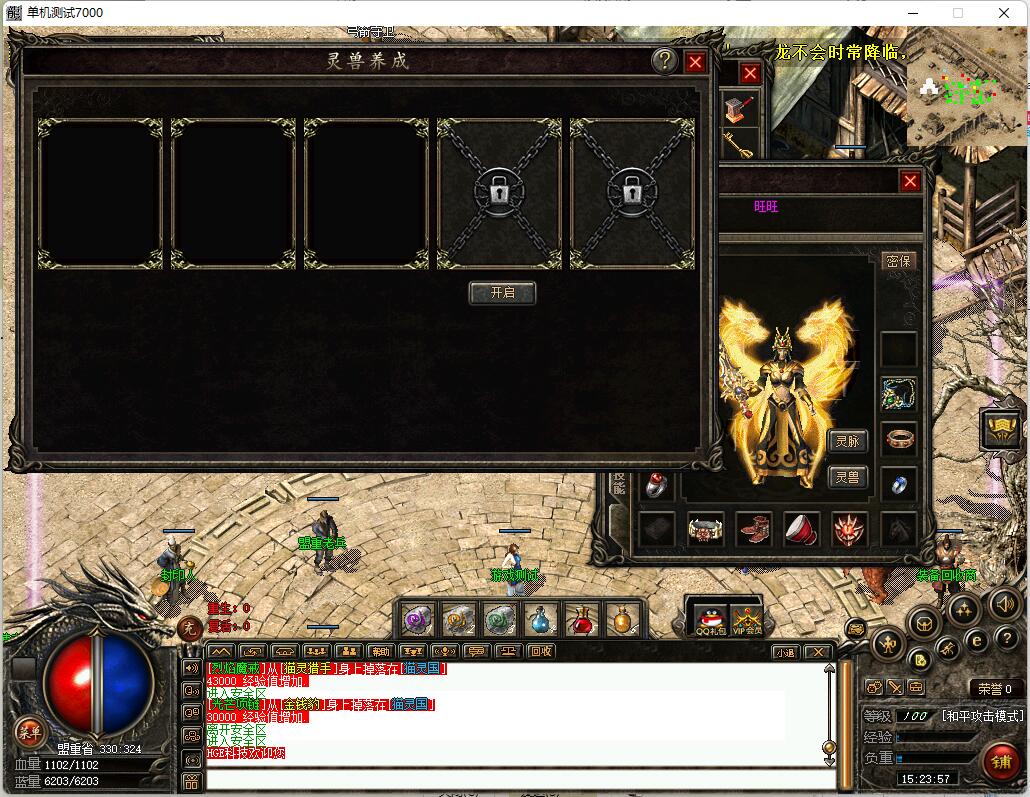Image resolution: width=1030 pixels, height=797 pixels.
Task: Select the blue gem ring slot
Action: pyautogui.click(x=898, y=483)
